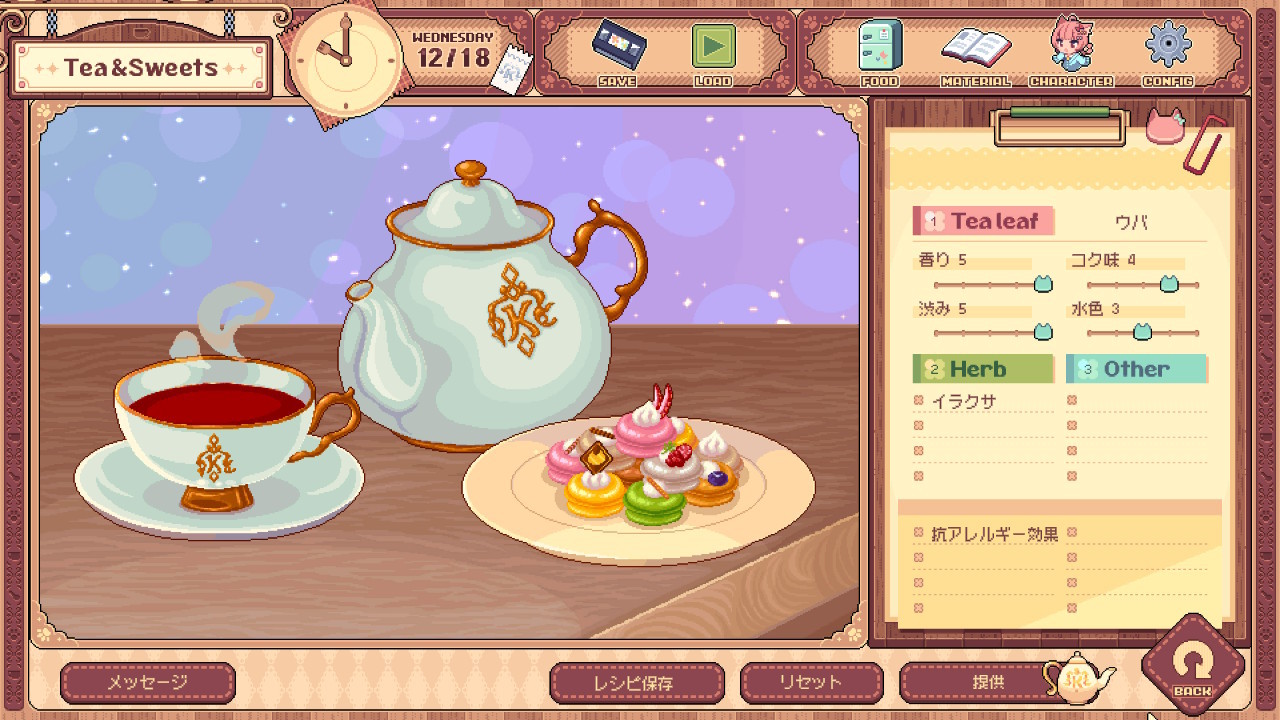Viewport: 1280px width, 720px height.
Task: Click the pink cat icon on clipboard
Action: [1164, 129]
